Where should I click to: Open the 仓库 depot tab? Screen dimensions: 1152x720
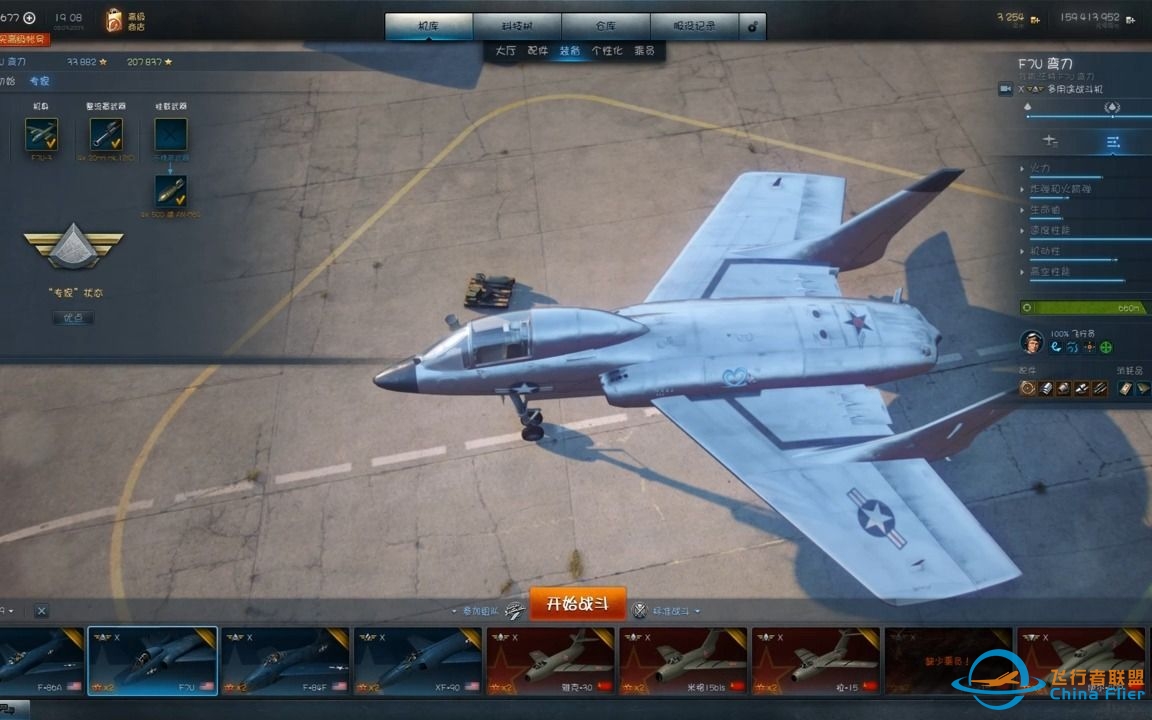tap(606, 26)
